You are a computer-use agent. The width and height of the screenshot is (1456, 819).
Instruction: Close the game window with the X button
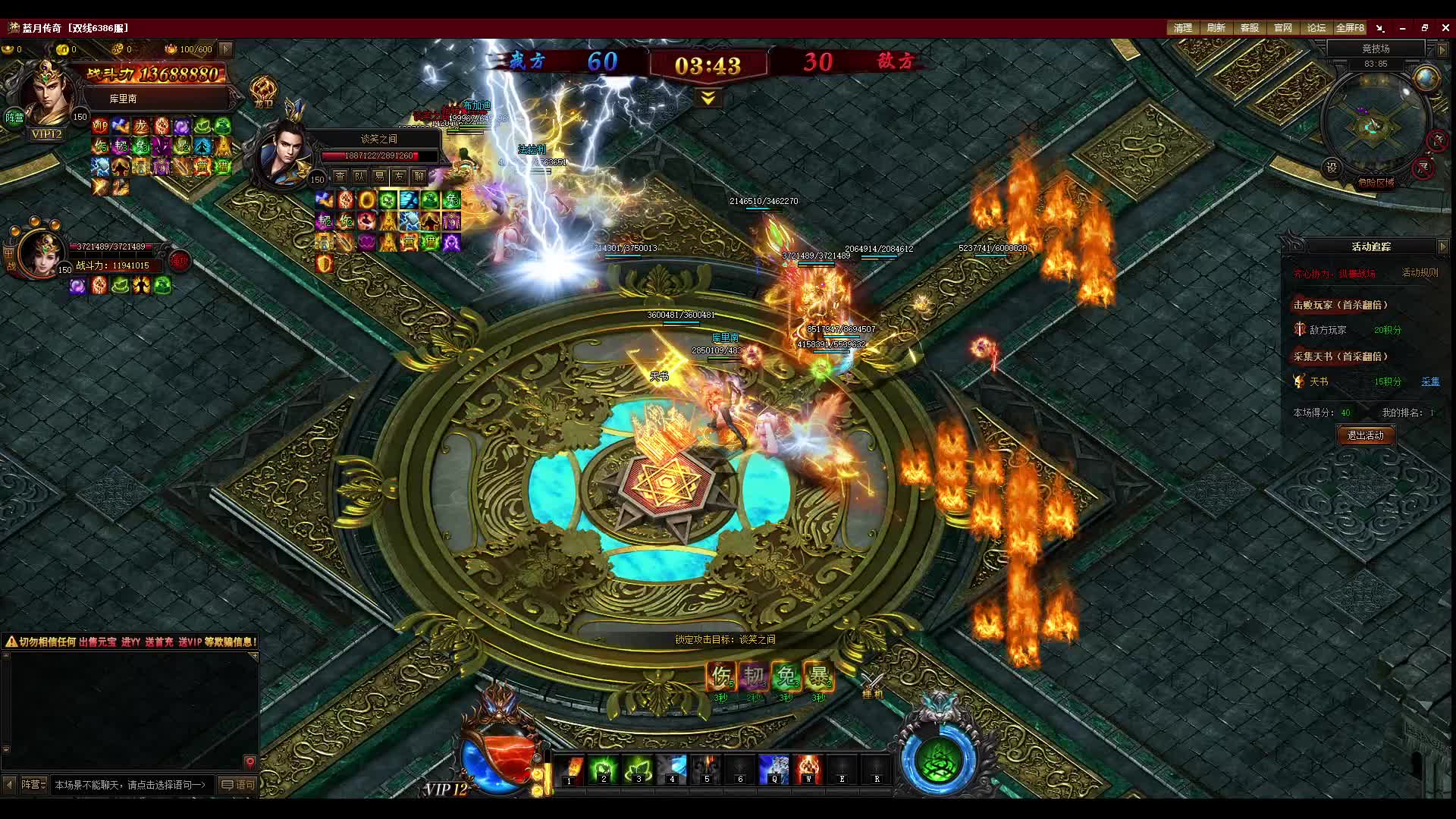(1445, 28)
